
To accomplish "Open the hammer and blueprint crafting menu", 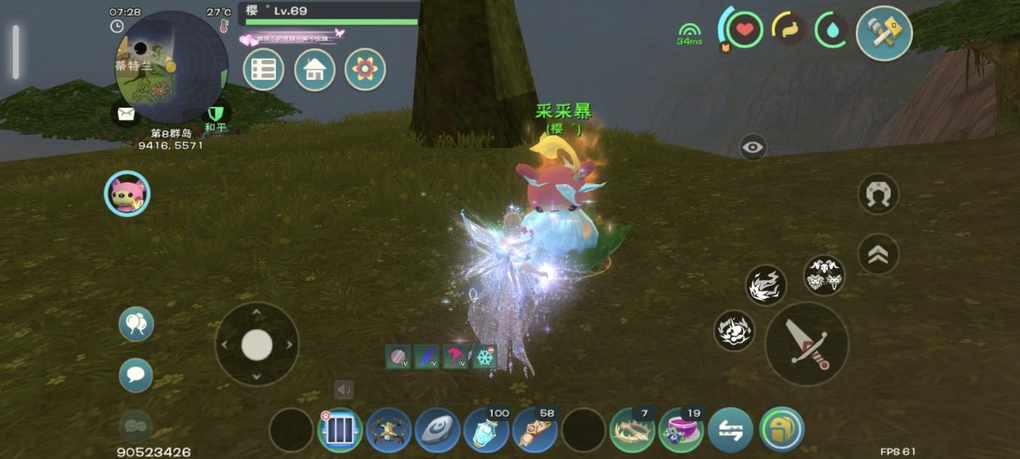I will pos(884,34).
